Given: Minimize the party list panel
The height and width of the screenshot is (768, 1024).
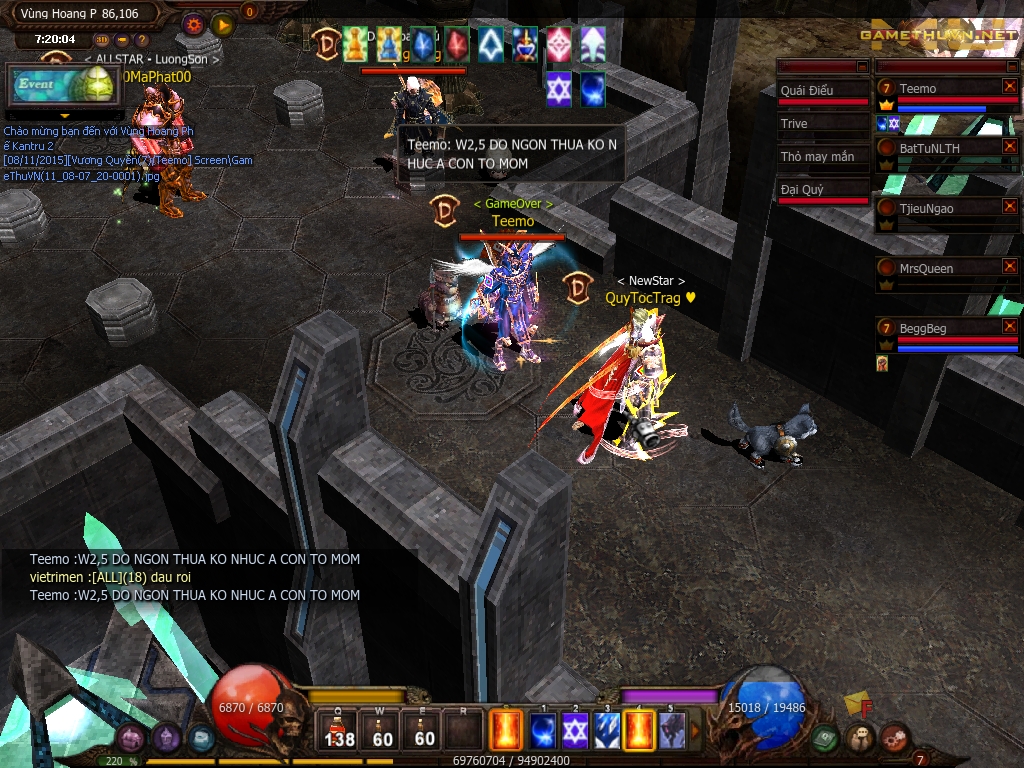Looking at the screenshot, I should [x=1010, y=66].
